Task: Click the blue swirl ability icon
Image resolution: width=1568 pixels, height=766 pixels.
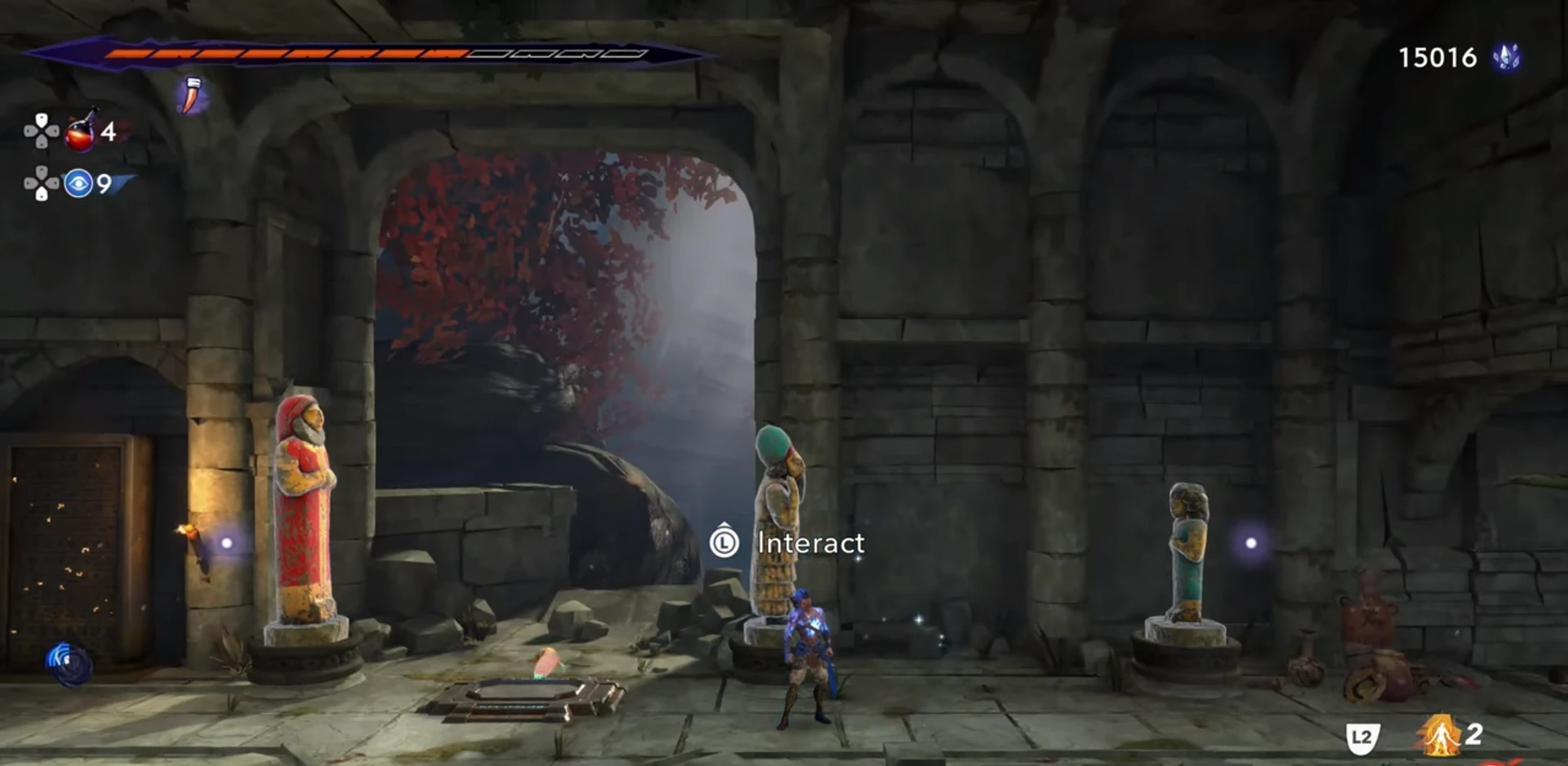Action: (69, 662)
